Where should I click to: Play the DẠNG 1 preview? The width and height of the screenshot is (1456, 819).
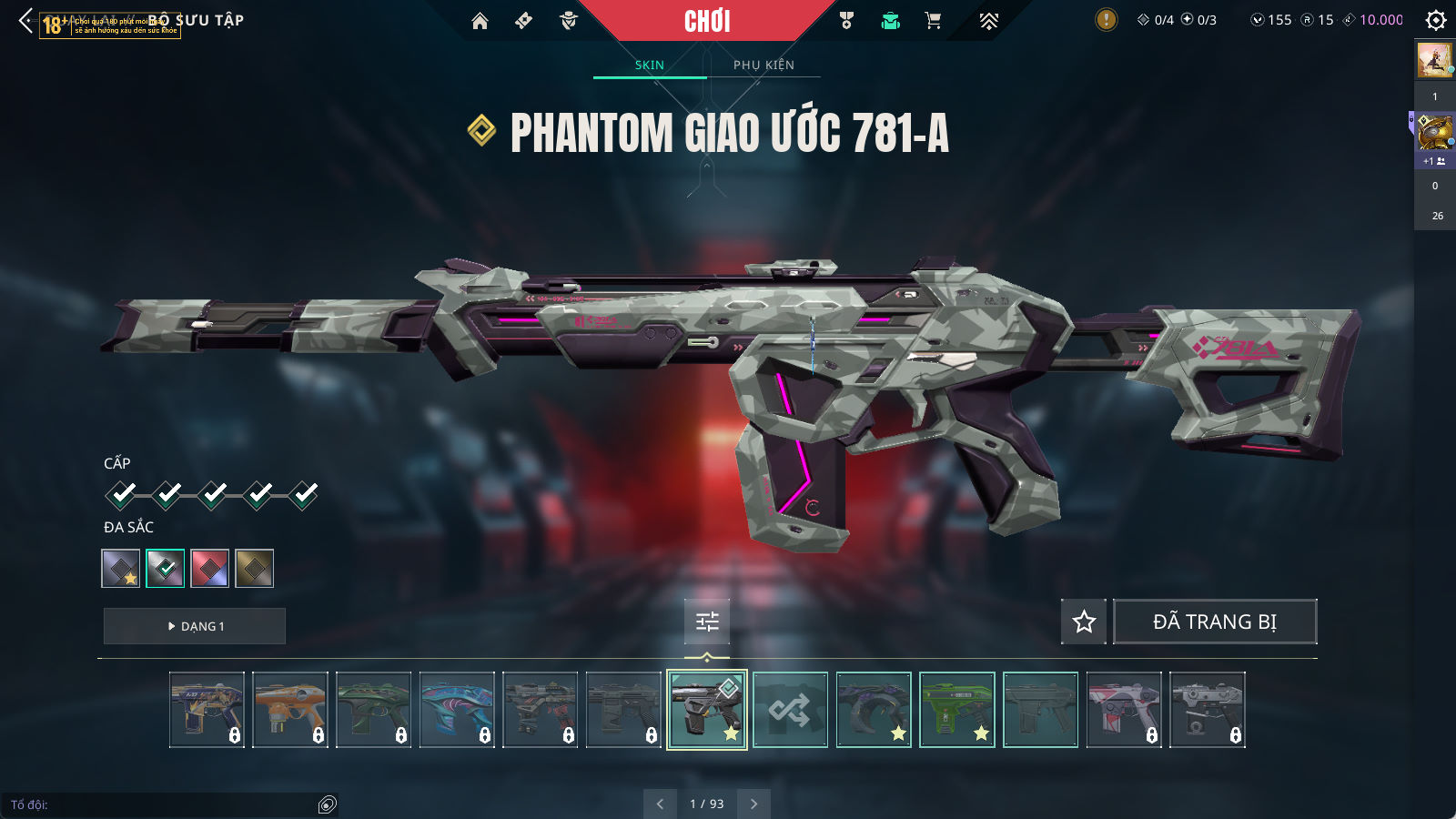(x=195, y=626)
